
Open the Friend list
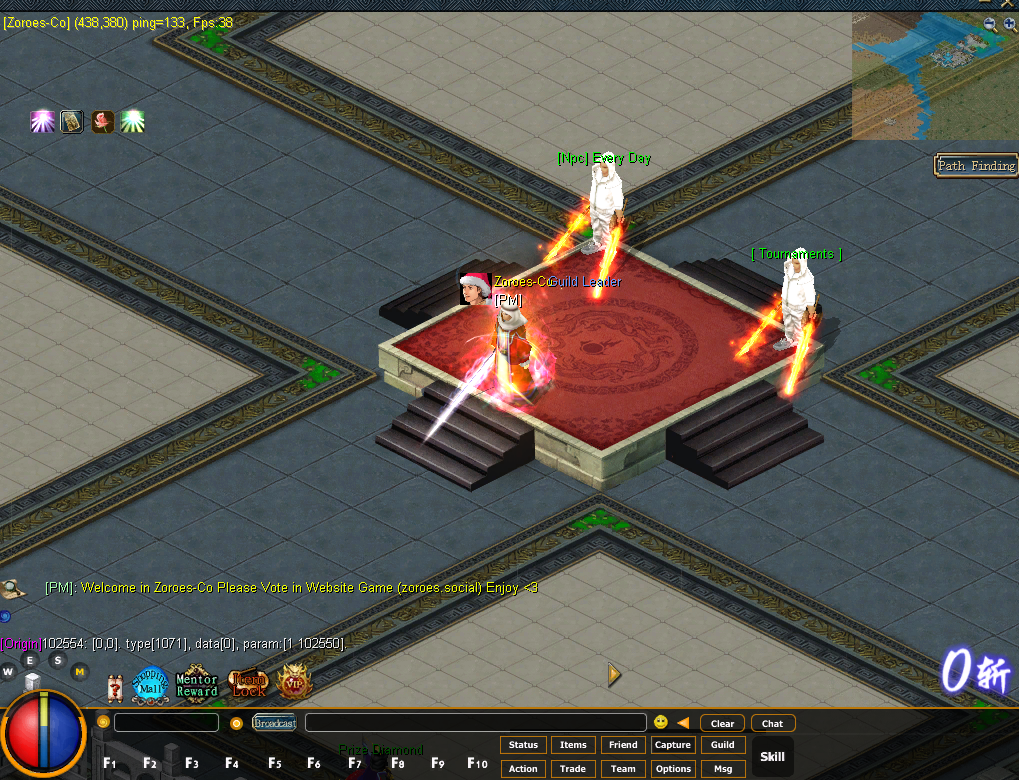(x=623, y=745)
